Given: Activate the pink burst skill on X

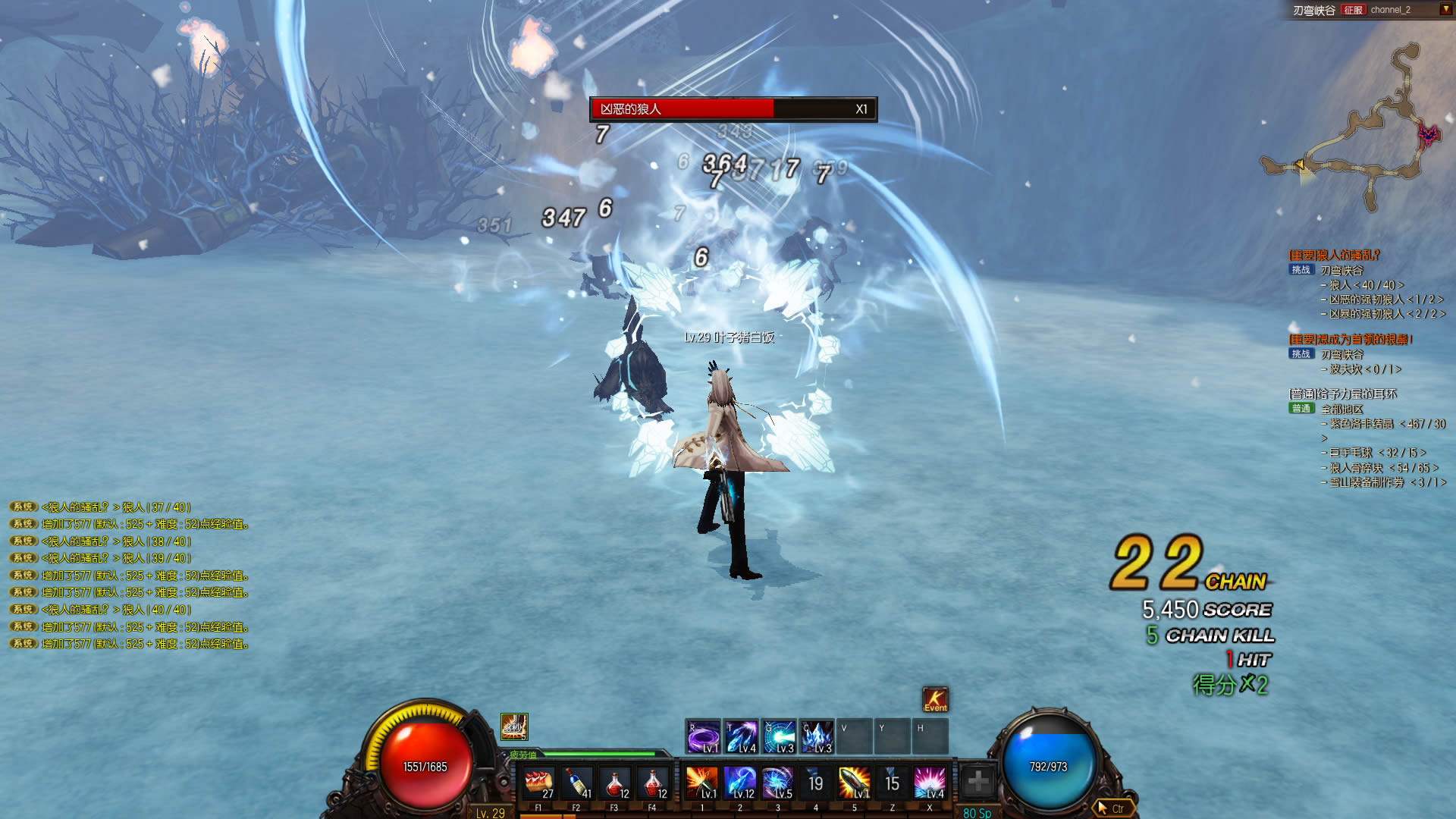Looking at the screenshot, I should coord(930,783).
